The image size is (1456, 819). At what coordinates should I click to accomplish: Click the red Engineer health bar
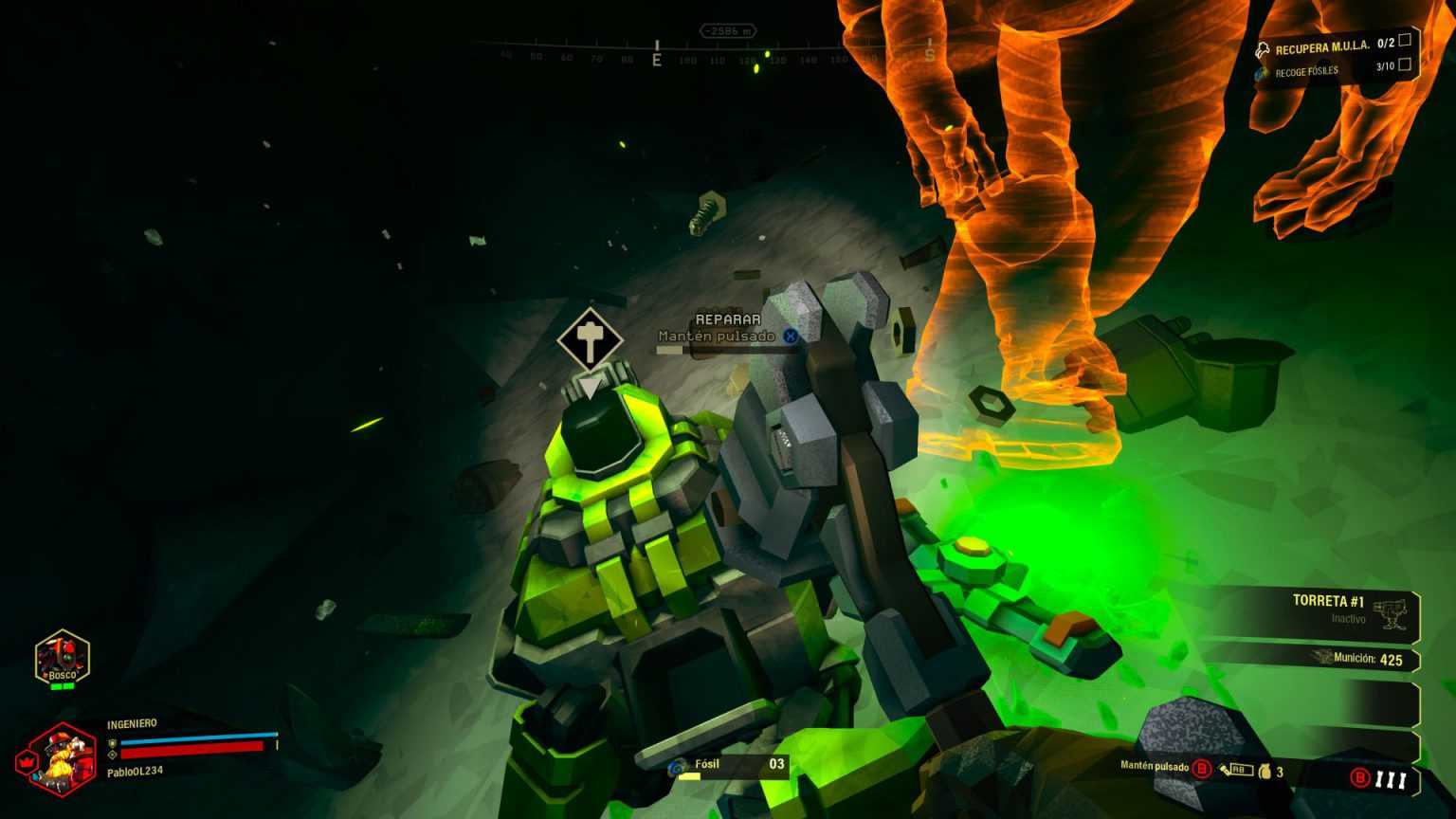coord(190,753)
